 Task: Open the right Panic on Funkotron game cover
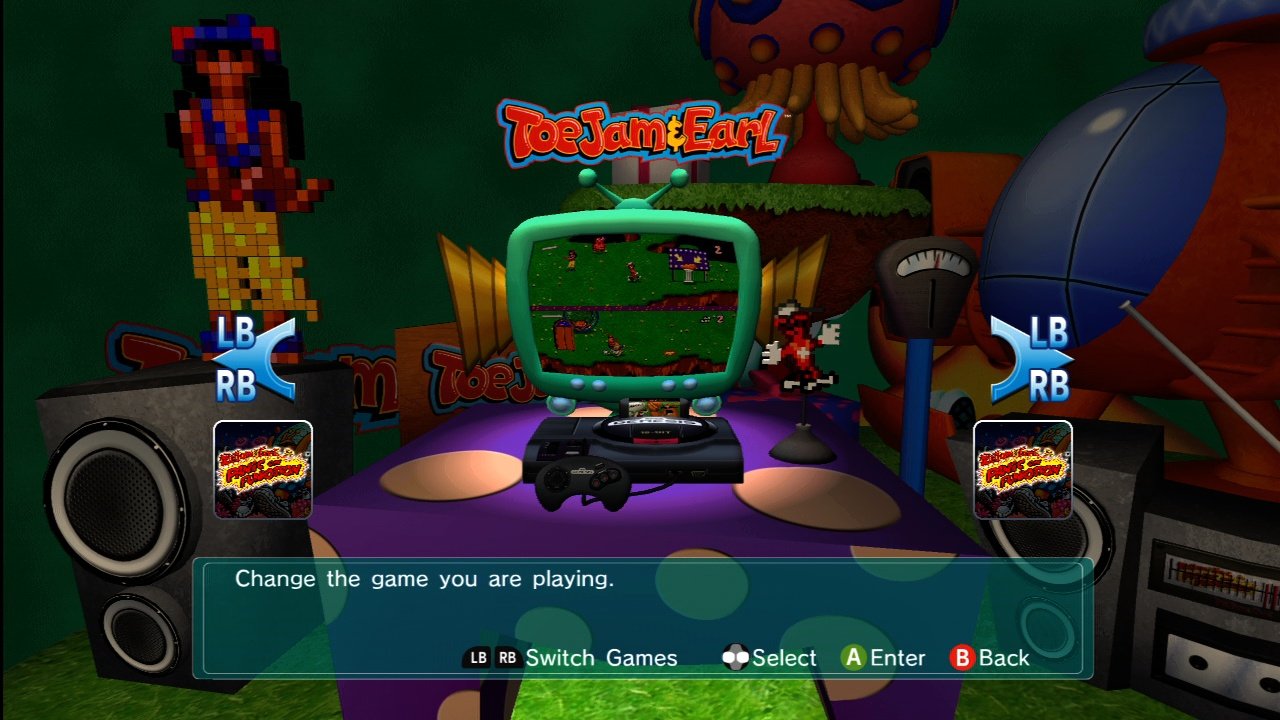[1022, 470]
